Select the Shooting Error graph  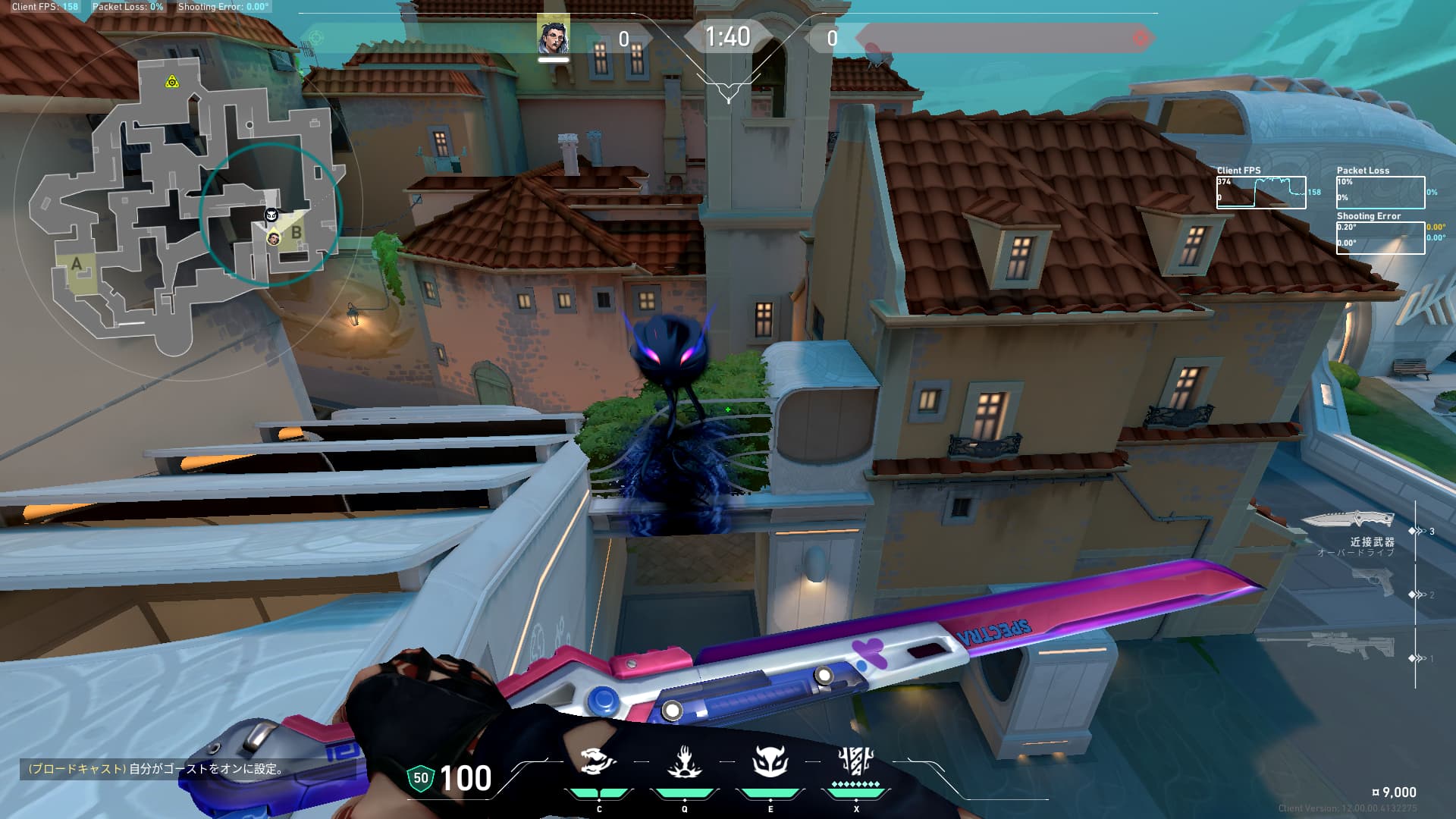pos(1380,237)
